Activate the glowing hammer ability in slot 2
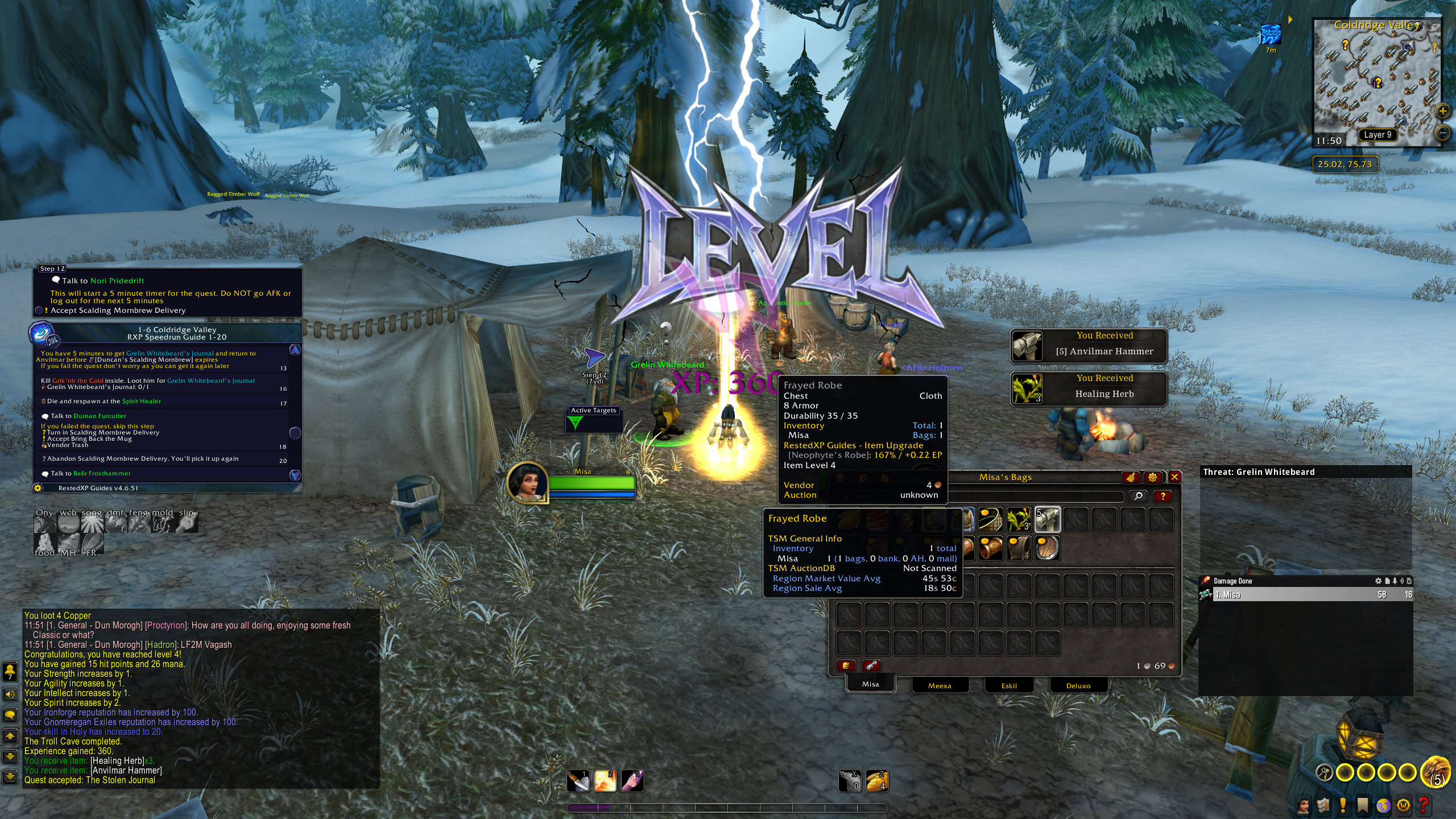 tap(605, 781)
